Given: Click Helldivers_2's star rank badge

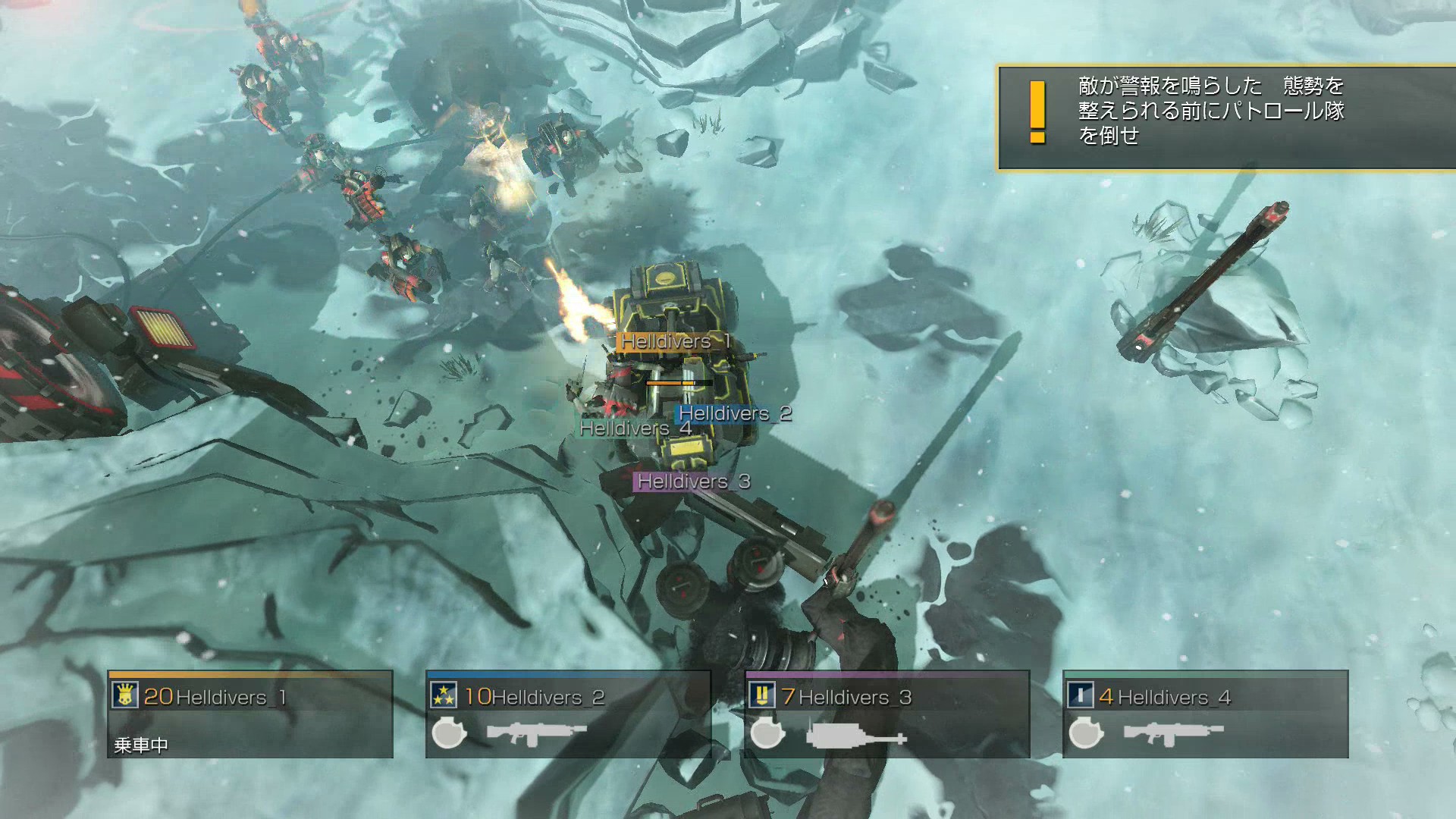Looking at the screenshot, I should pyautogui.click(x=444, y=695).
